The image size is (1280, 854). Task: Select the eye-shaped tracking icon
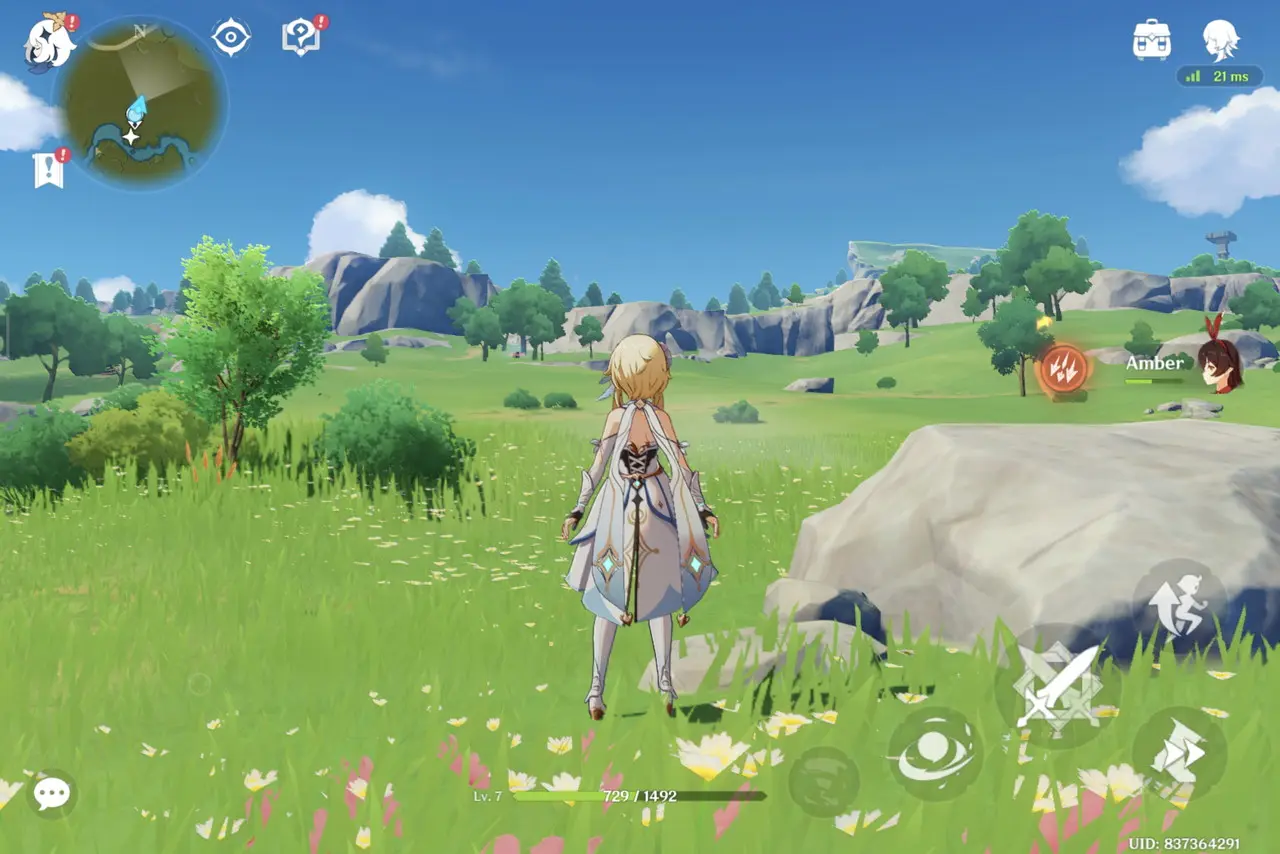point(230,36)
